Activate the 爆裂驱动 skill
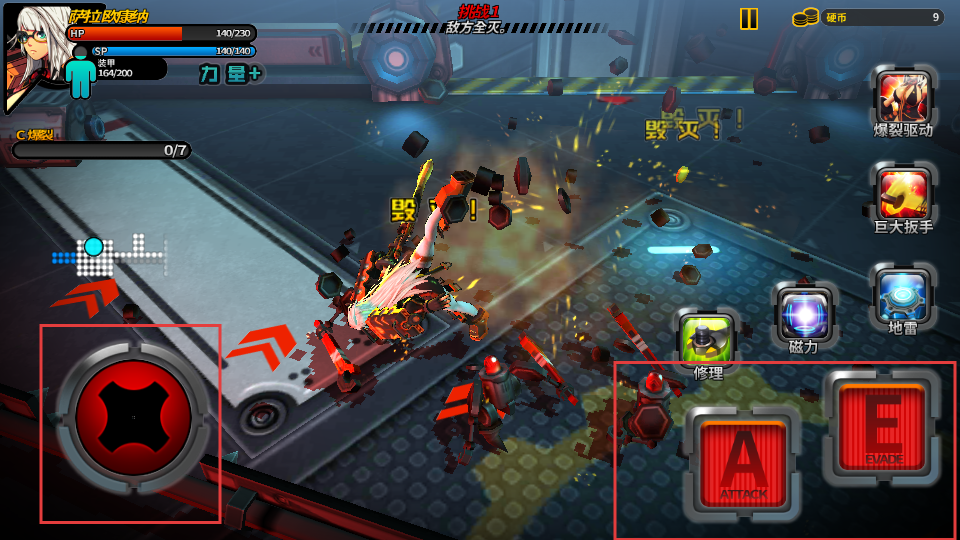The width and height of the screenshot is (960, 540). click(x=903, y=96)
